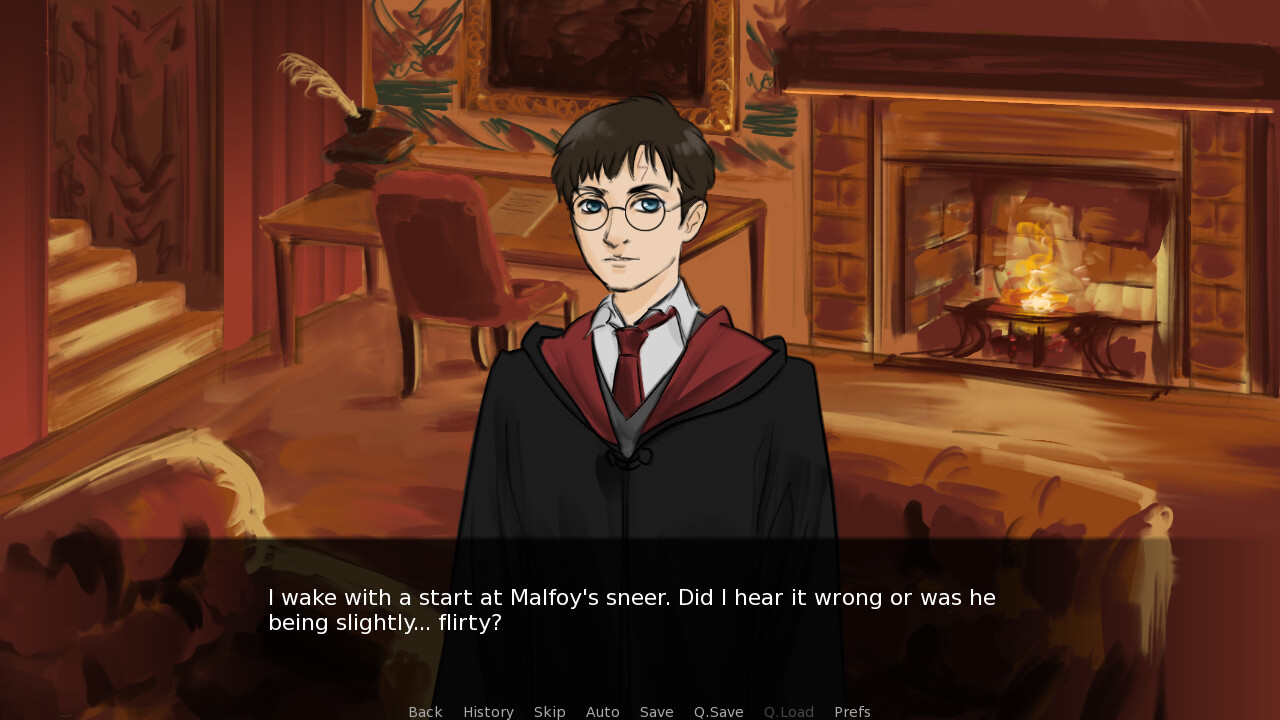Viewport: 1280px width, 720px height.
Task: Turn on Auto-forward mode
Action: click(603, 711)
